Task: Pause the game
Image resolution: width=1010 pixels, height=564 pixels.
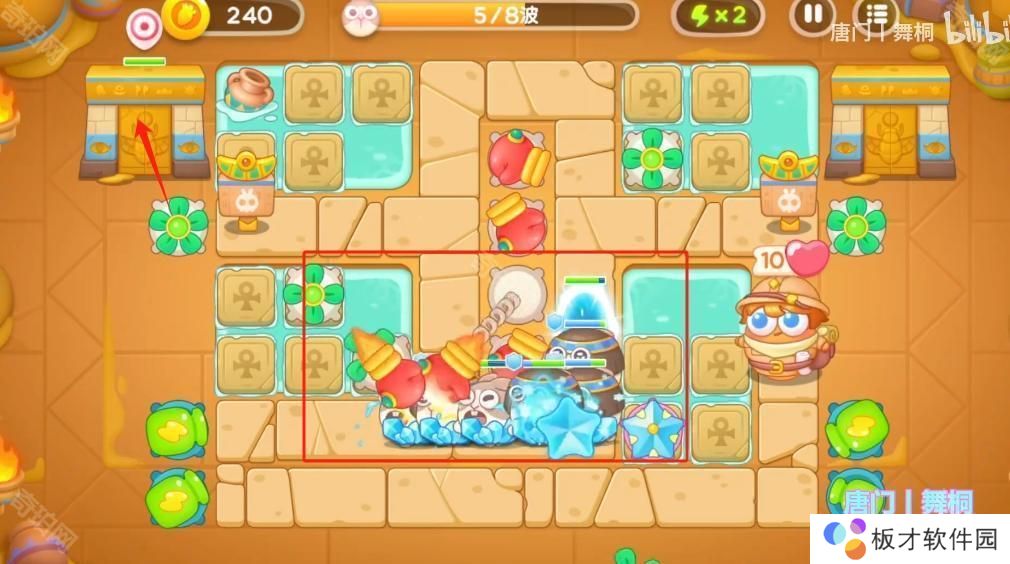Action: 813,15
